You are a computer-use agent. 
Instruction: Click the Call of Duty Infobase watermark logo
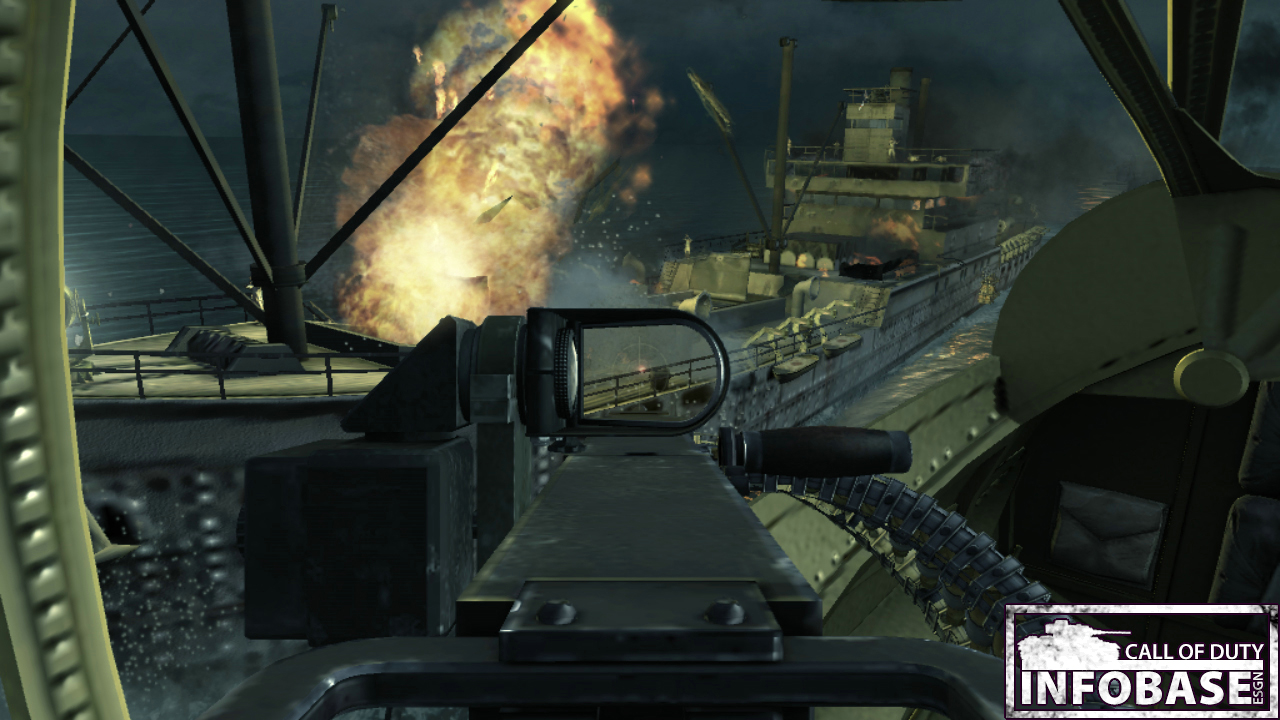point(1141,661)
